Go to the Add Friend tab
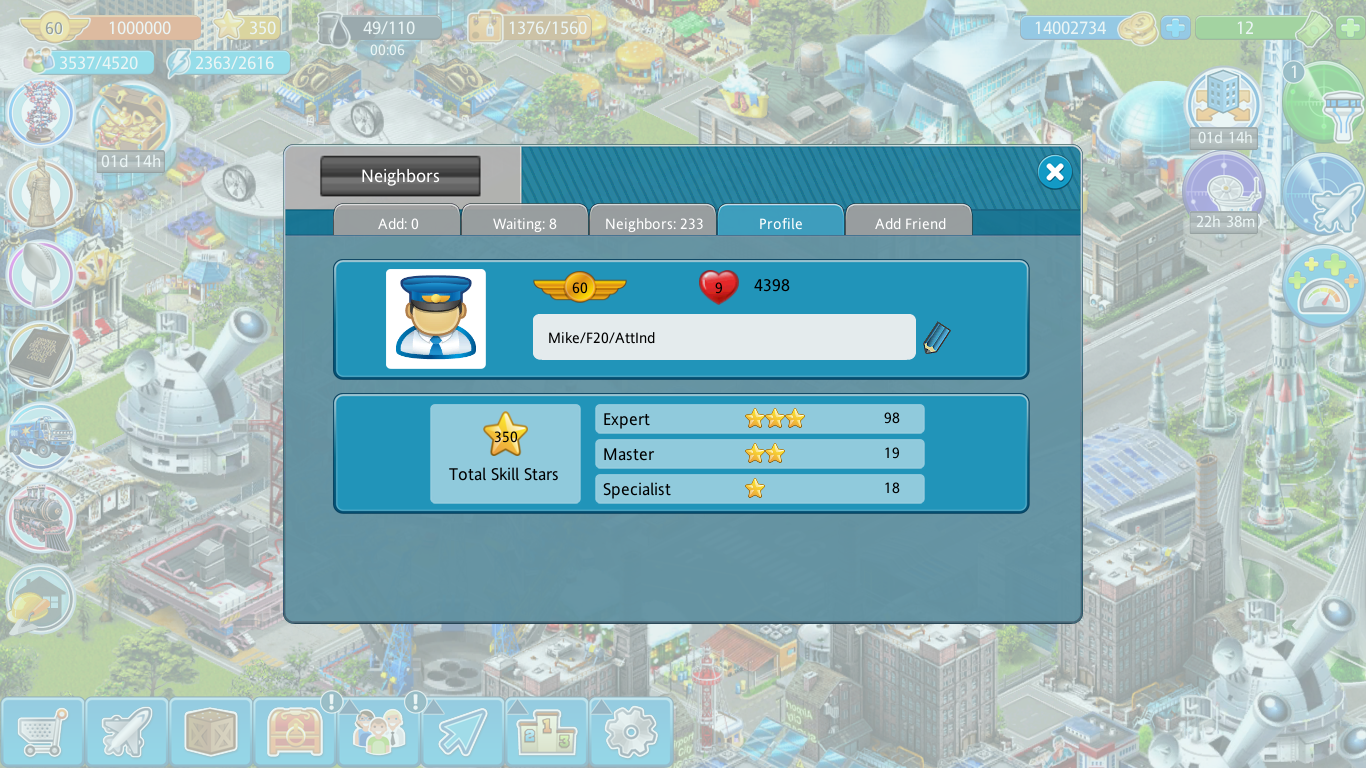Screen dimensions: 1366x768 point(909,223)
